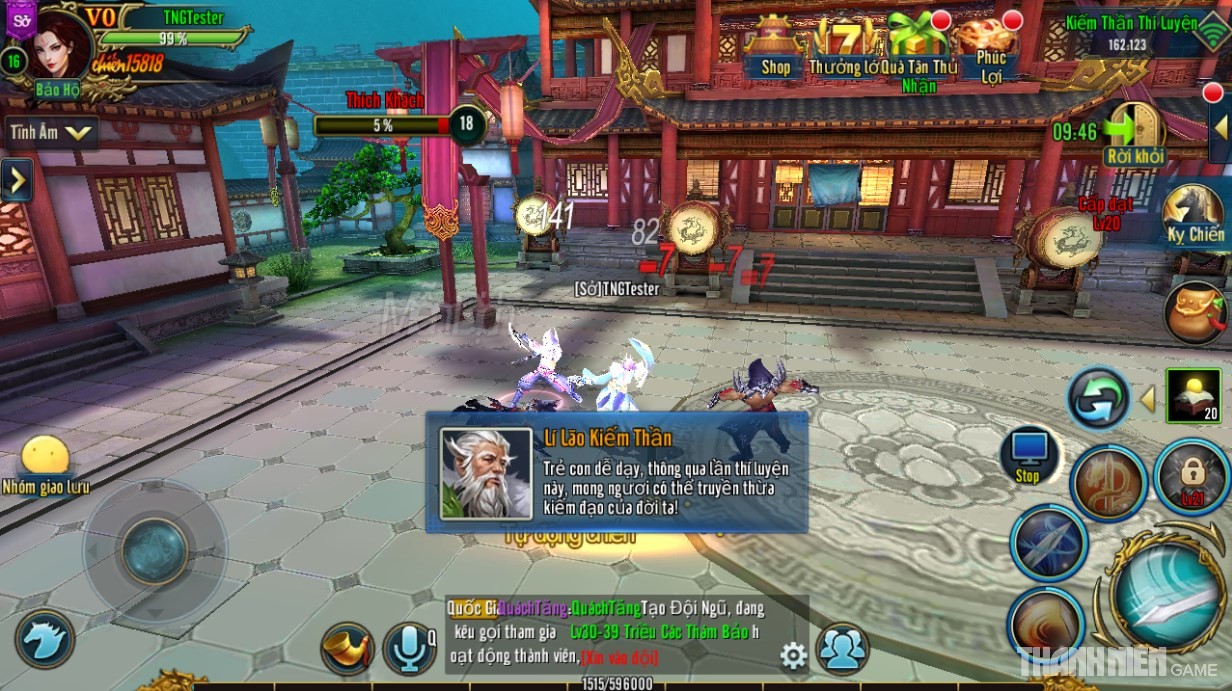Toggle the Stop auto-battle button
This screenshot has width=1232, height=691.
(1028, 457)
